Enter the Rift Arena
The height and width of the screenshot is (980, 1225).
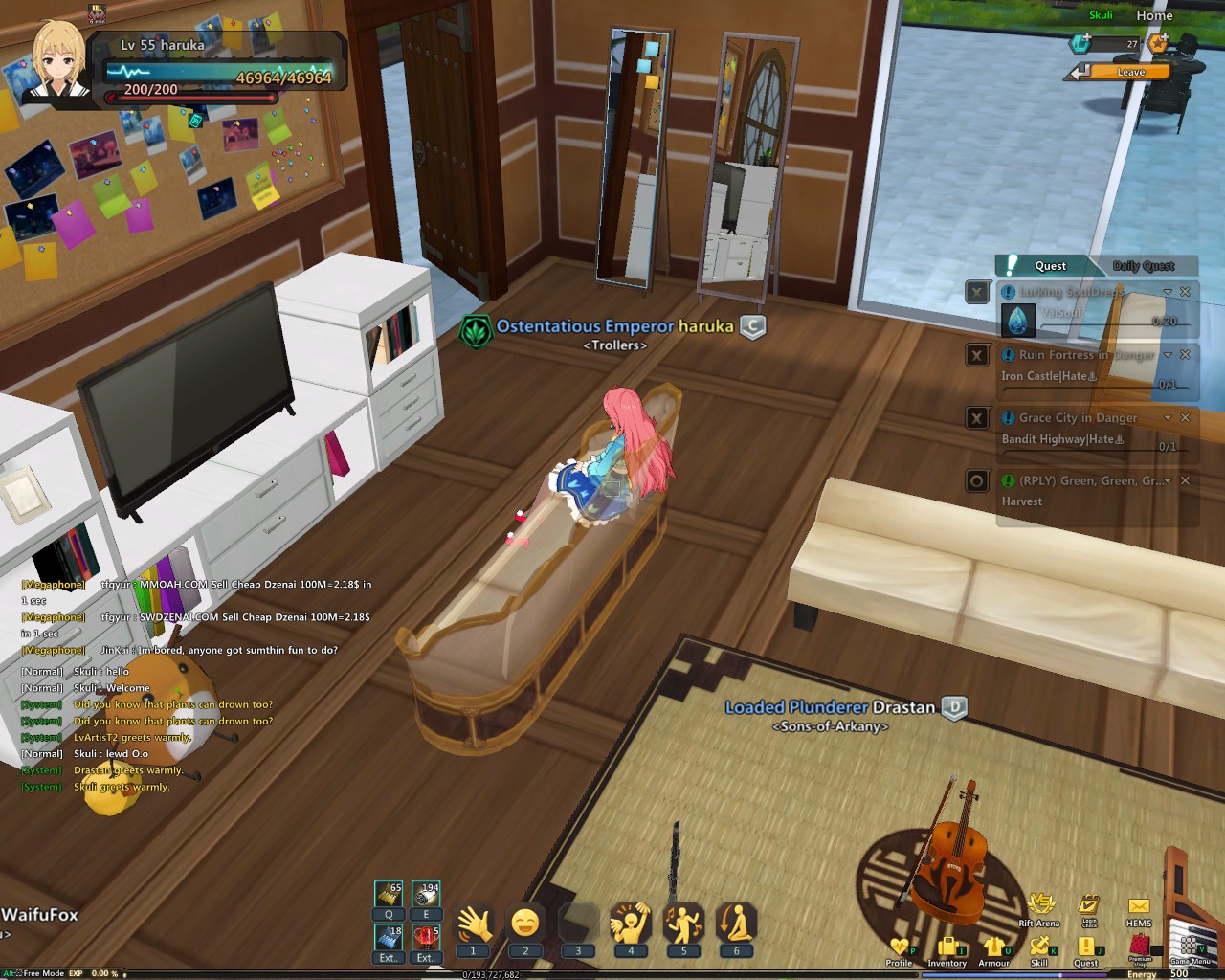click(1039, 906)
